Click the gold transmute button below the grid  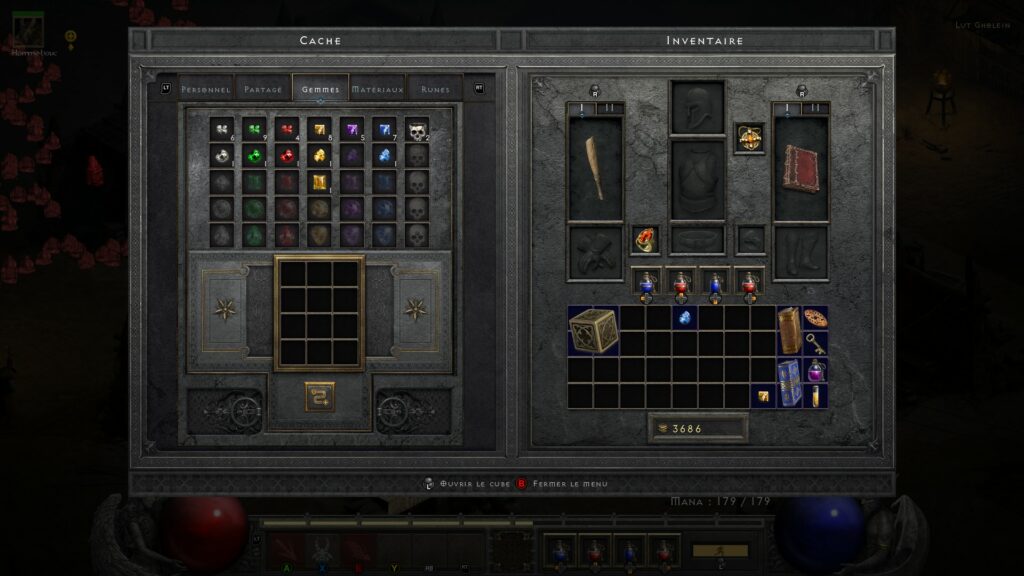pos(319,396)
